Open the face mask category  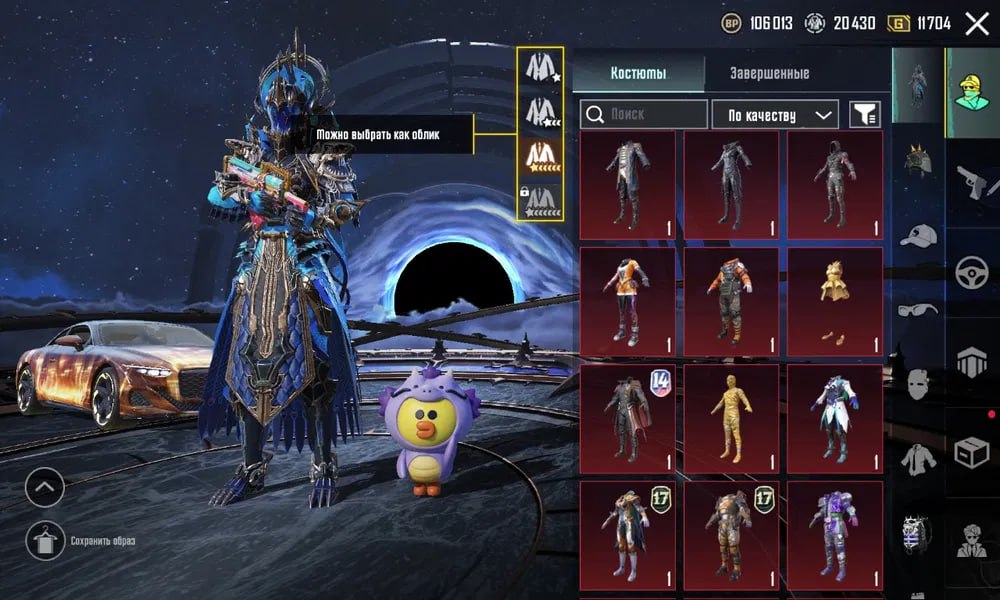[x=917, y=384]
